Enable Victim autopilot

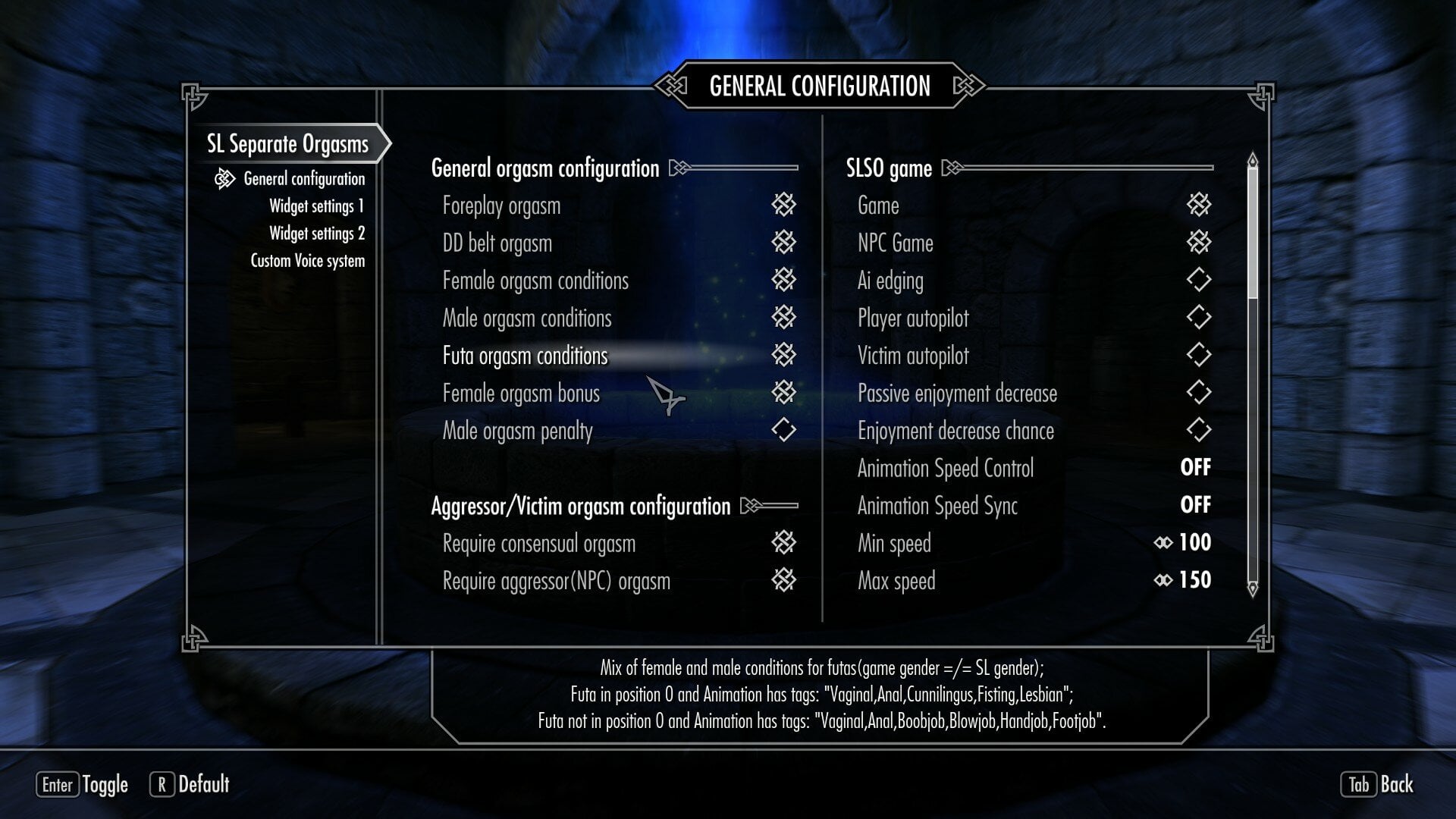coord(1198,356)
